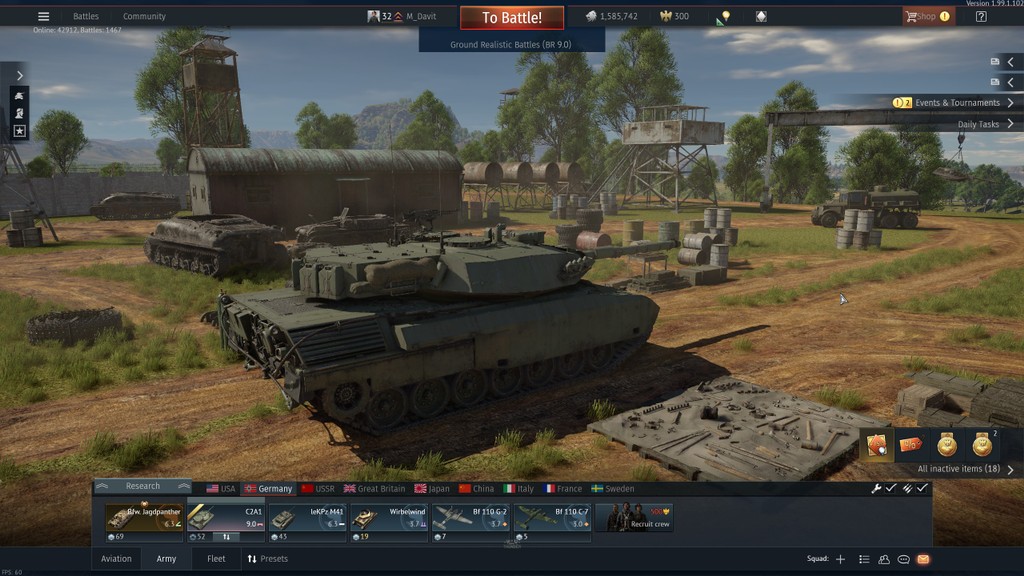This screenshot has height=576, width=1024.
Task: Select the Bf 110 G-2 aircraft slot
Action: click(x=470, y=518)
